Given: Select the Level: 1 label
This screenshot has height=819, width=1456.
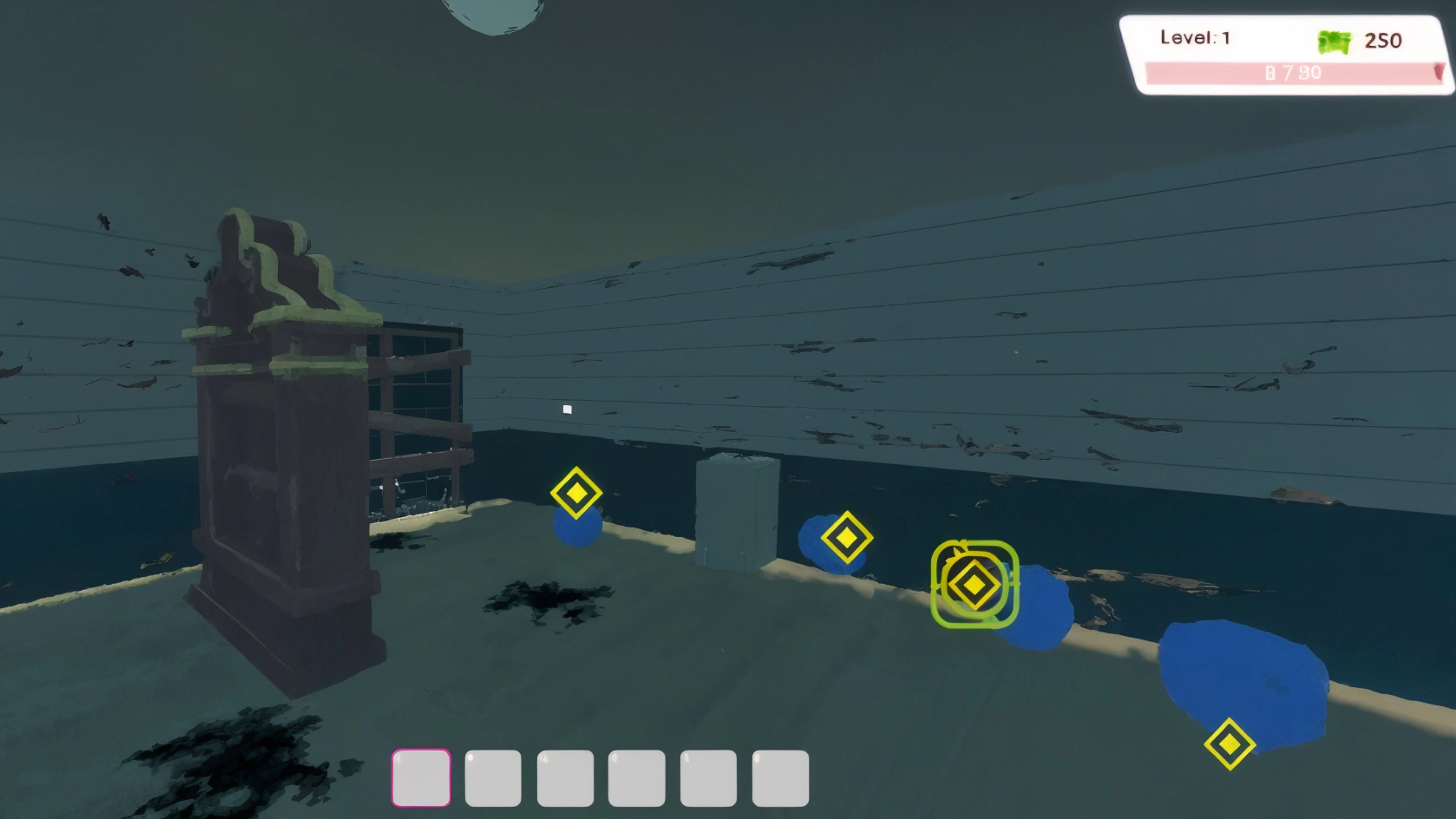Looking at the screenshot, I should pyautogui.click(x=1196, y=37).
